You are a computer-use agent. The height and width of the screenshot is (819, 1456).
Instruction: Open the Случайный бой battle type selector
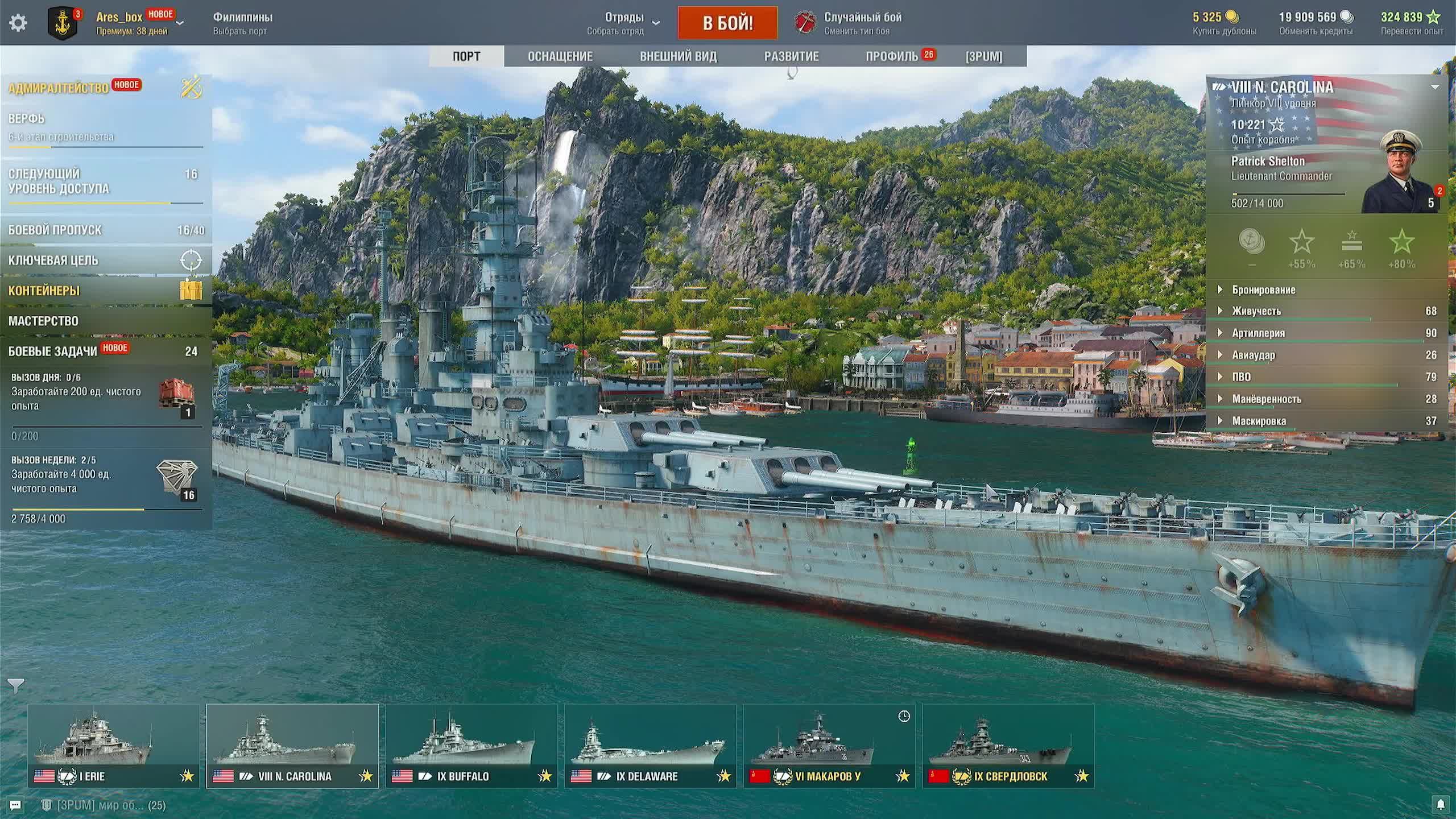click(x=862, y=23)
